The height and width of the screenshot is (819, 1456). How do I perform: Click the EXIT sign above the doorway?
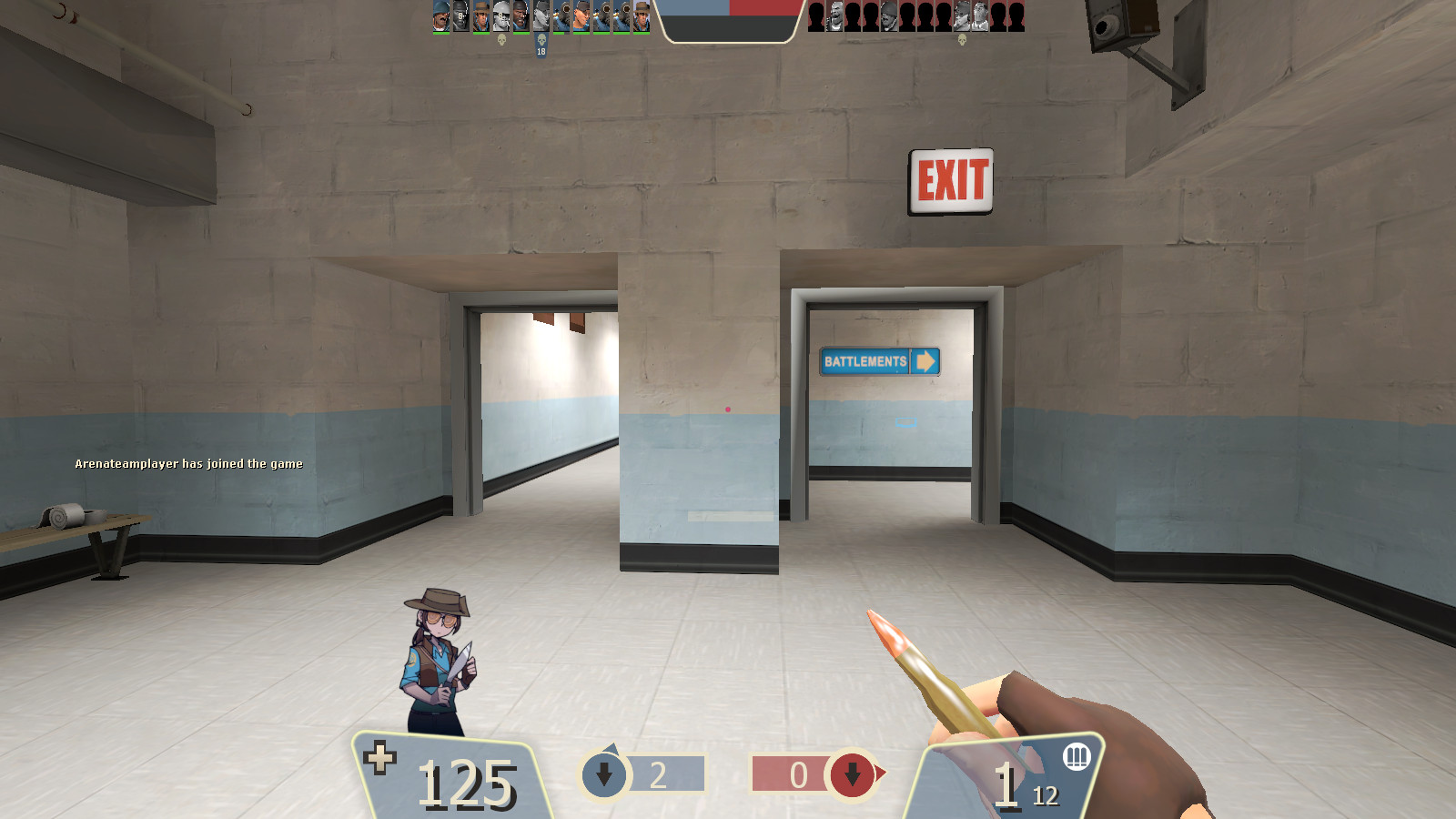click(x=949, y=179)
